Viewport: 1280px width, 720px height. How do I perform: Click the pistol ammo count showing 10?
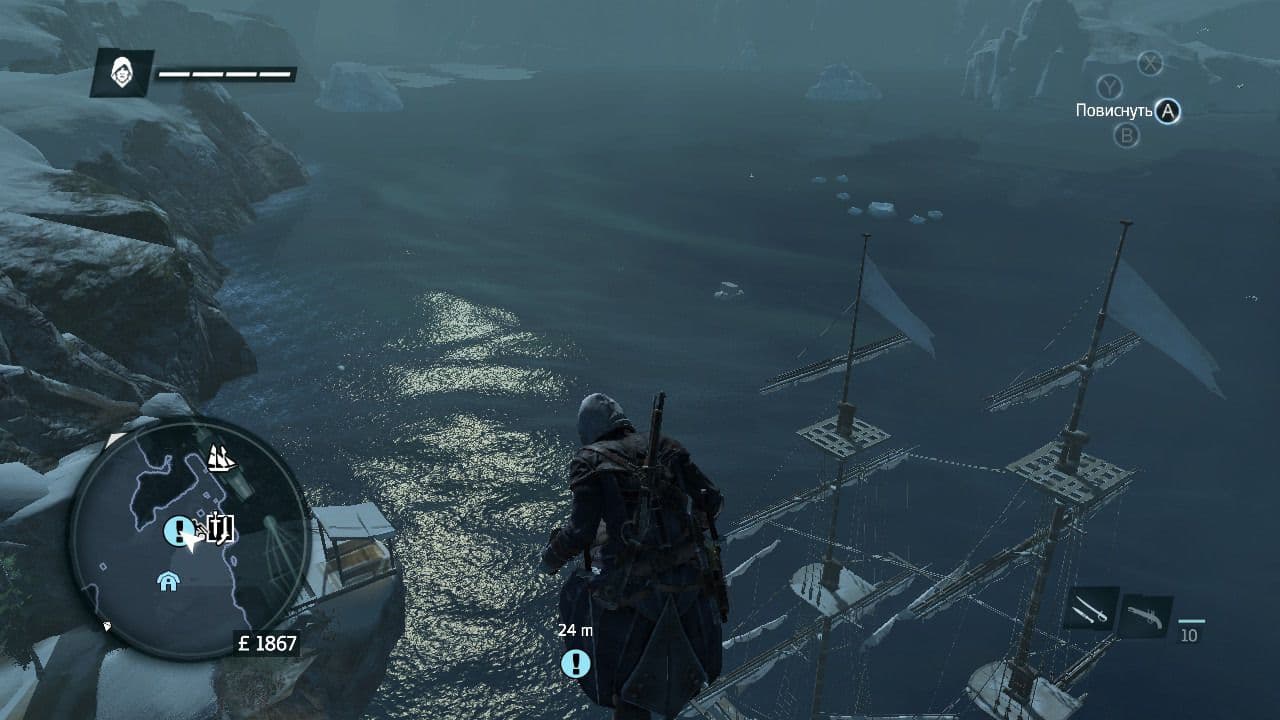1190,634
